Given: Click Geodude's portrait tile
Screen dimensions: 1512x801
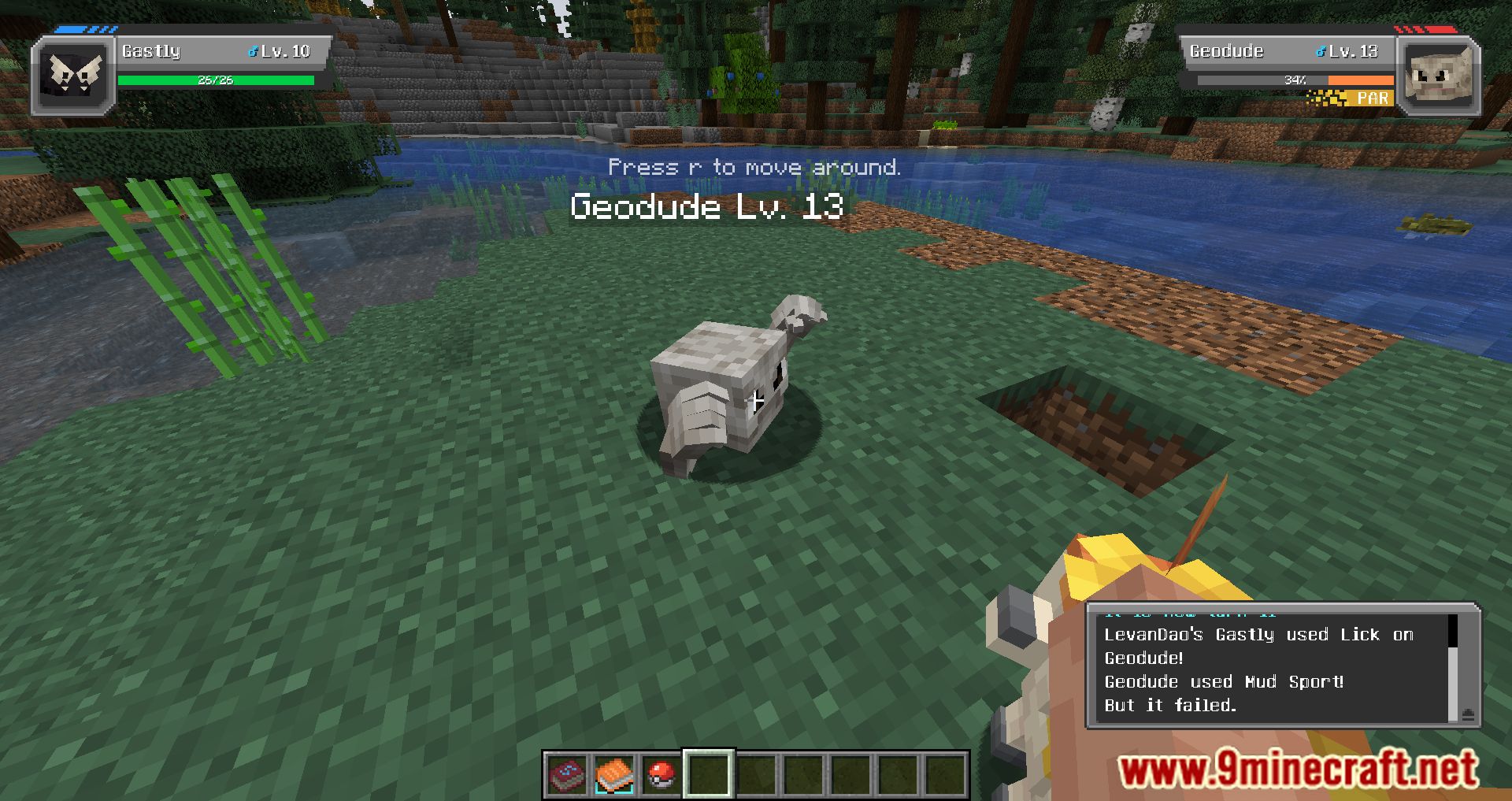Looking at the screenshot, I should point(1438,76).
